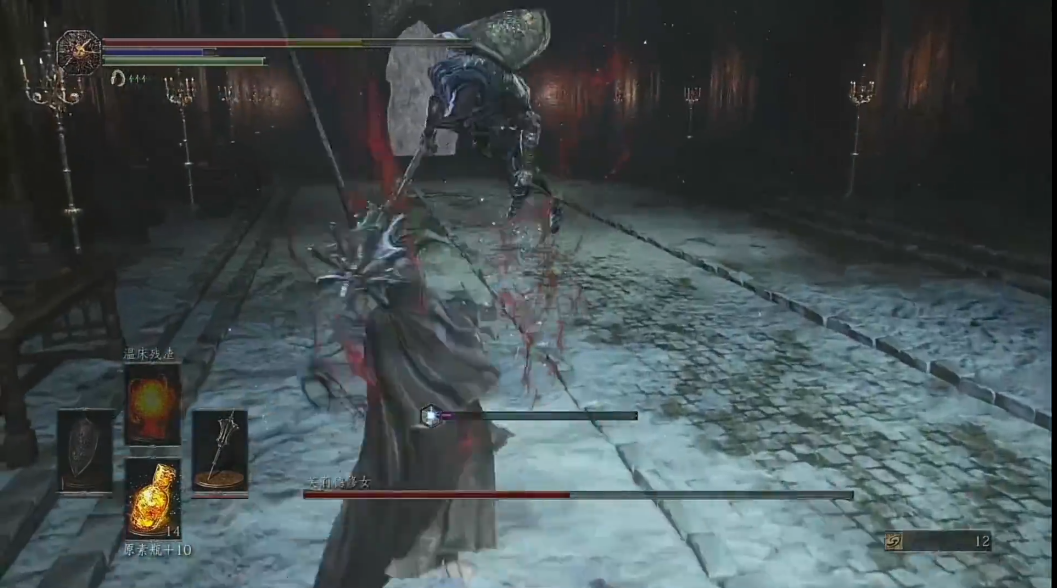Viewport: 1057px width, 588px height.
Task: Click the octagonal covenant emblem
Action: pyautogui.click(x=79, y=51)
